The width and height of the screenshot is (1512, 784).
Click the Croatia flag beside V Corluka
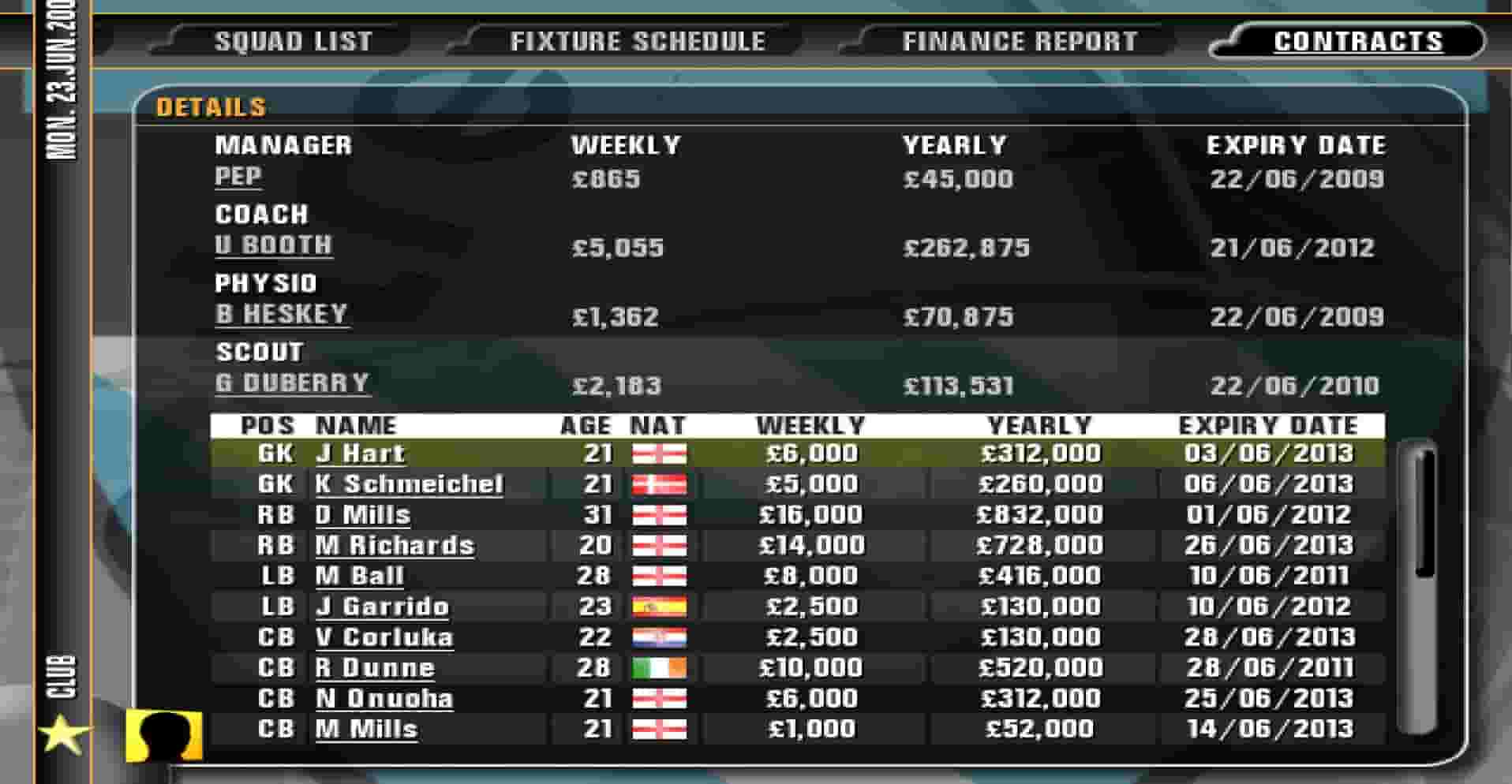(659, 637)
